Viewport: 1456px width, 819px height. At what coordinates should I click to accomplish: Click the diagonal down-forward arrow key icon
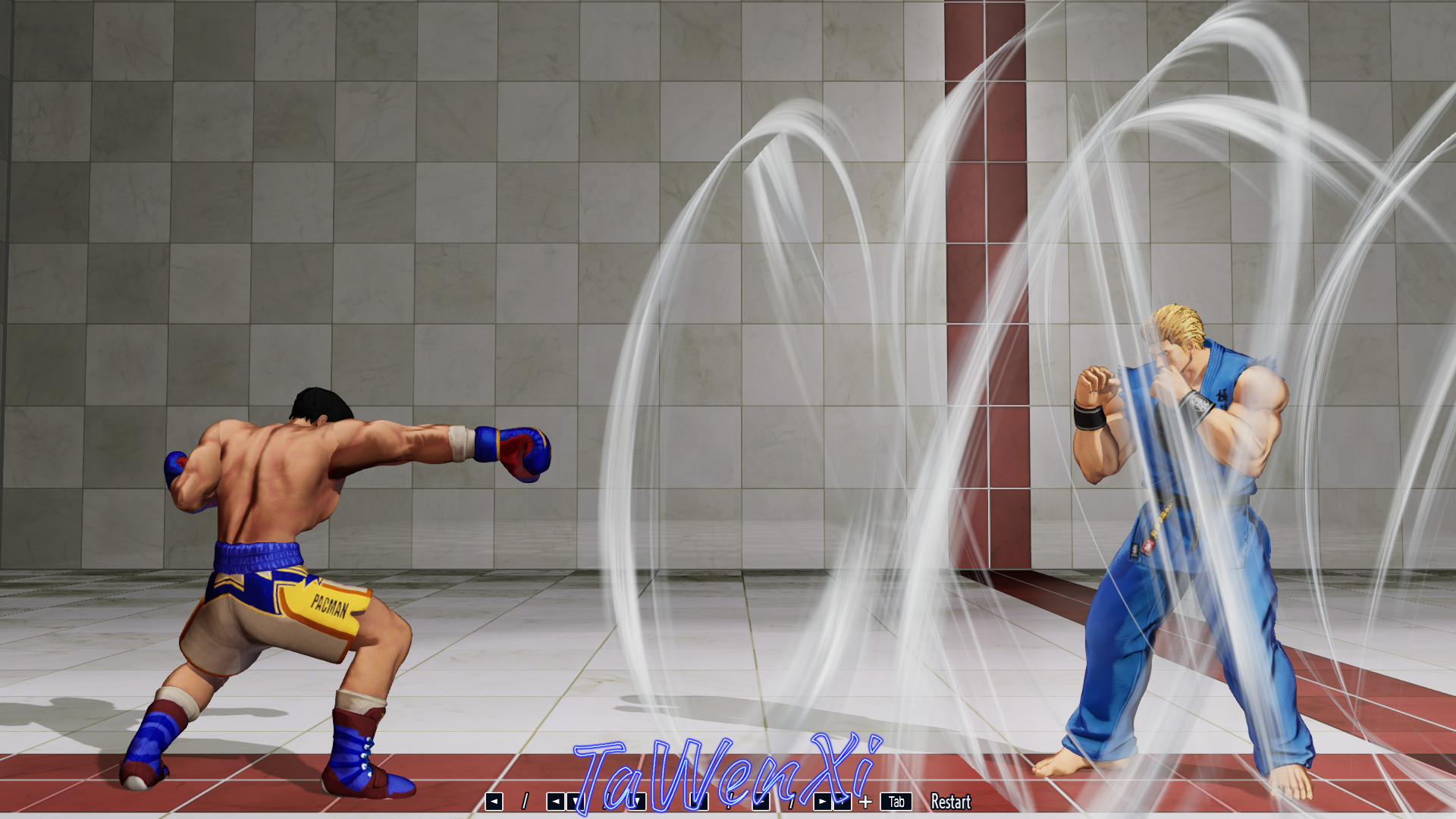point(760,802)
